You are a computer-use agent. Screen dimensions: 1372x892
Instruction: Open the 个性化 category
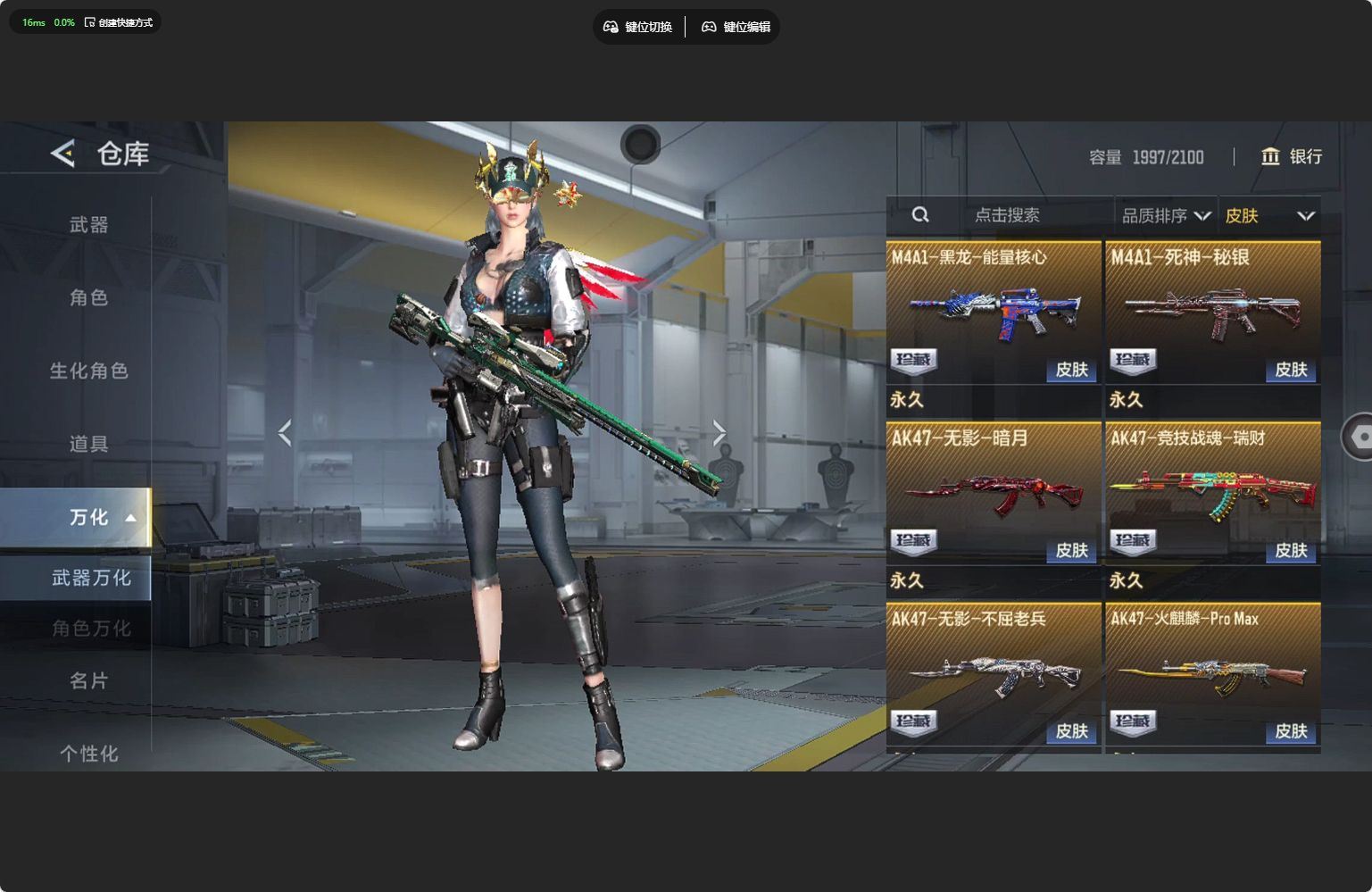pyautogui.click(x=88, y=754)
